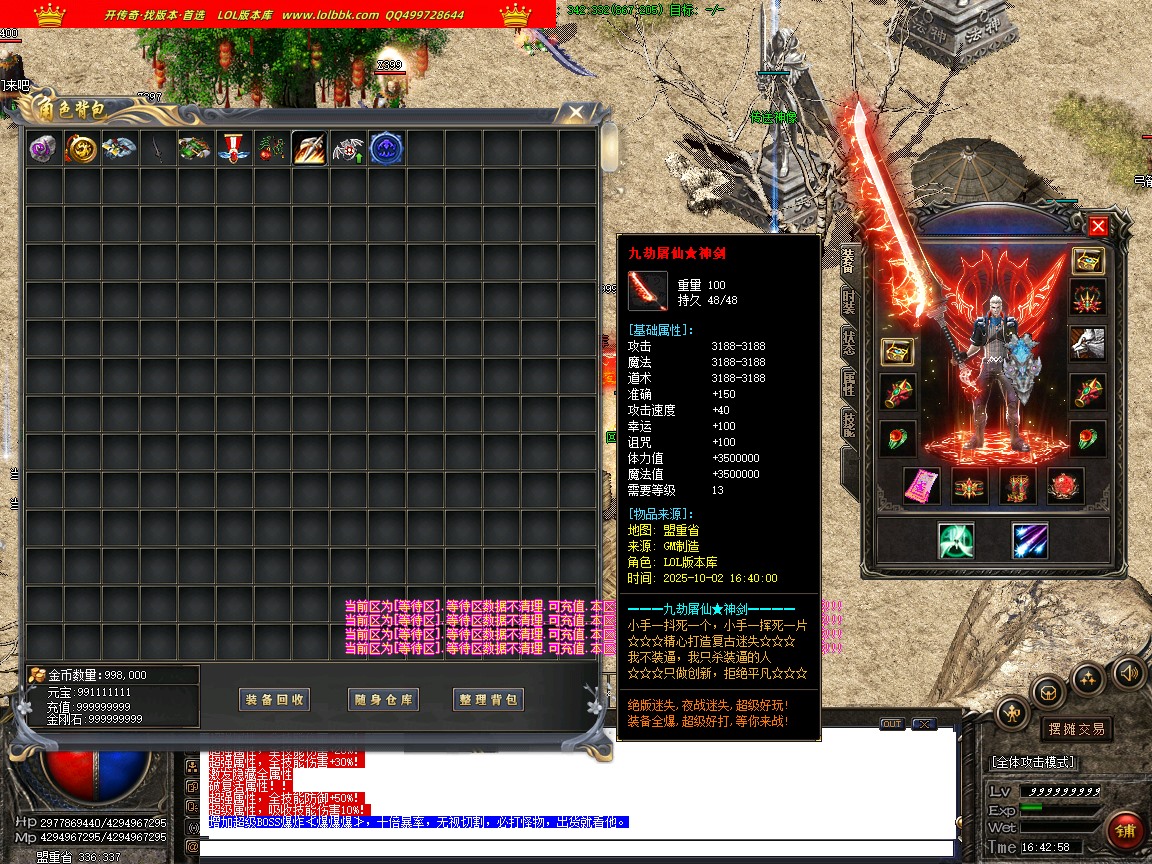
Task: Pick the red medal with blue wings
Action: pyautogui.click(x=234, y=149)
